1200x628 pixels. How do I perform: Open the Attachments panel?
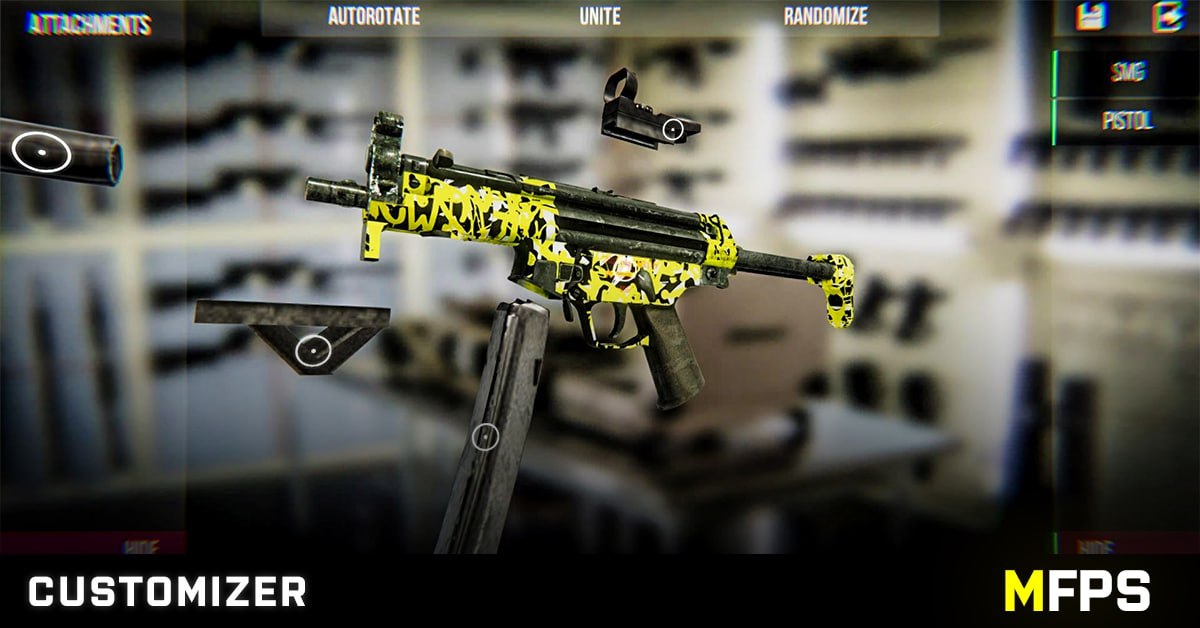click(89, 25)
